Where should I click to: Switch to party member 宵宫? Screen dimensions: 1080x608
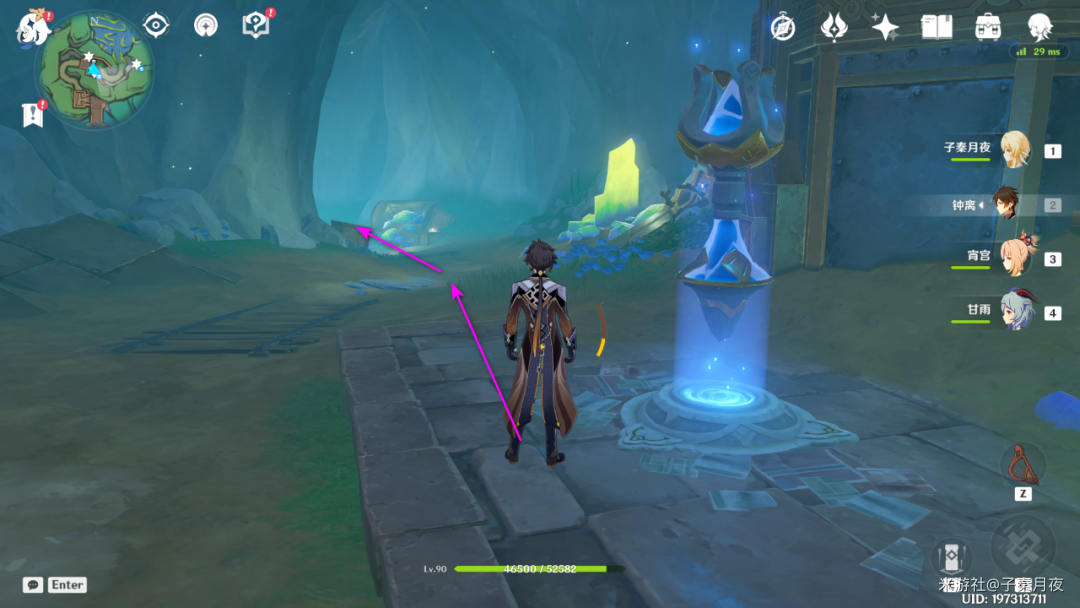coord(1015,258)
